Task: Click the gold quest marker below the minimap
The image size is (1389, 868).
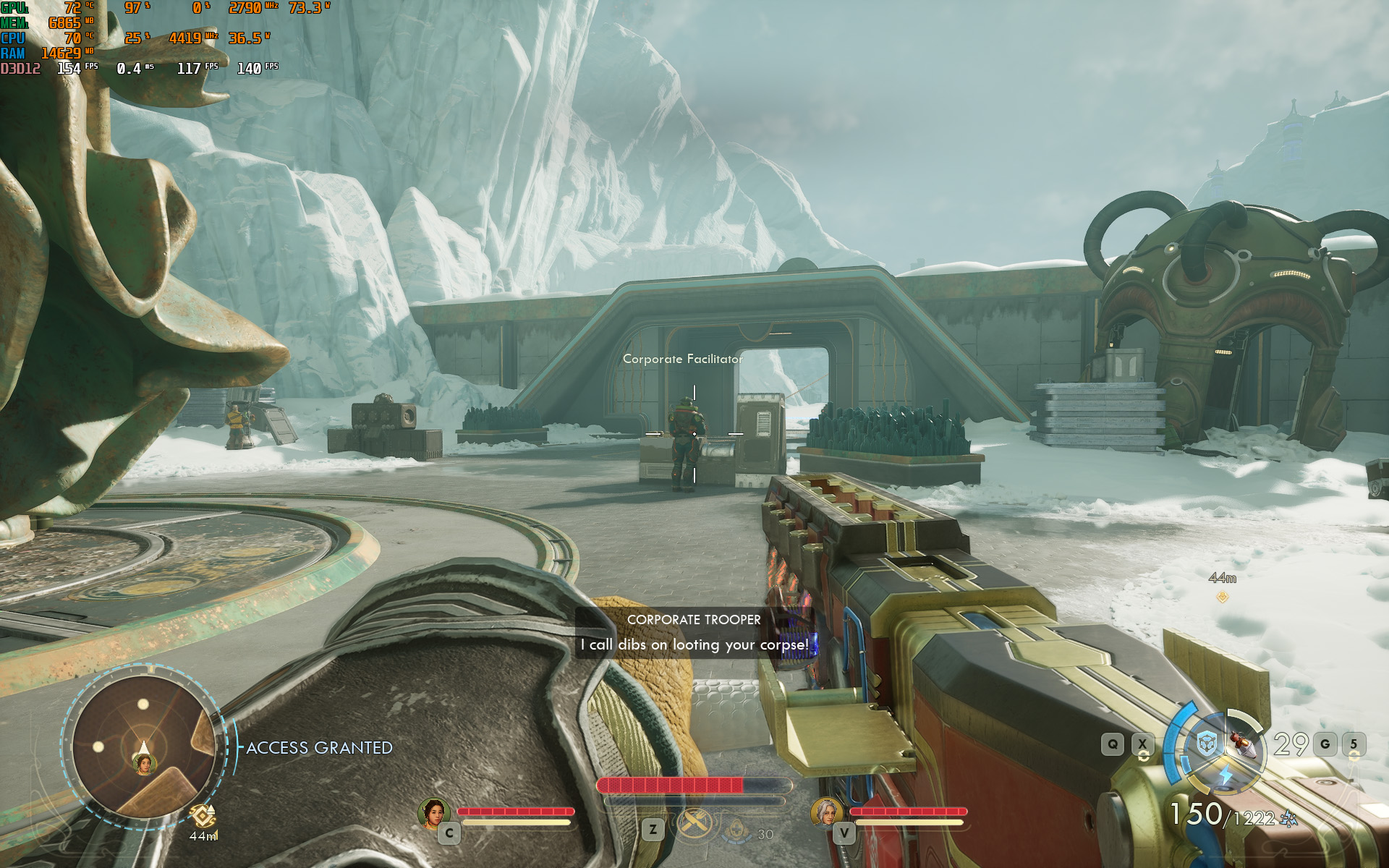Action: coord(203,816)
